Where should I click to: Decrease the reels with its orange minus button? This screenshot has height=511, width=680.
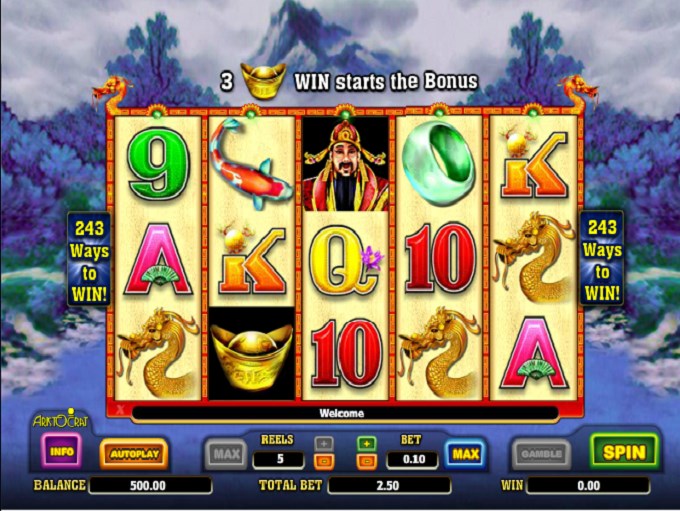tap(324, 461)
